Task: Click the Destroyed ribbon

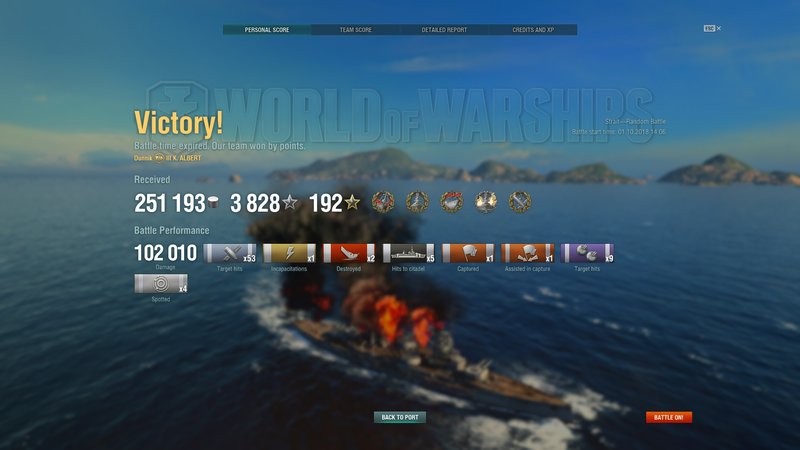Action: tap(348, 254)
